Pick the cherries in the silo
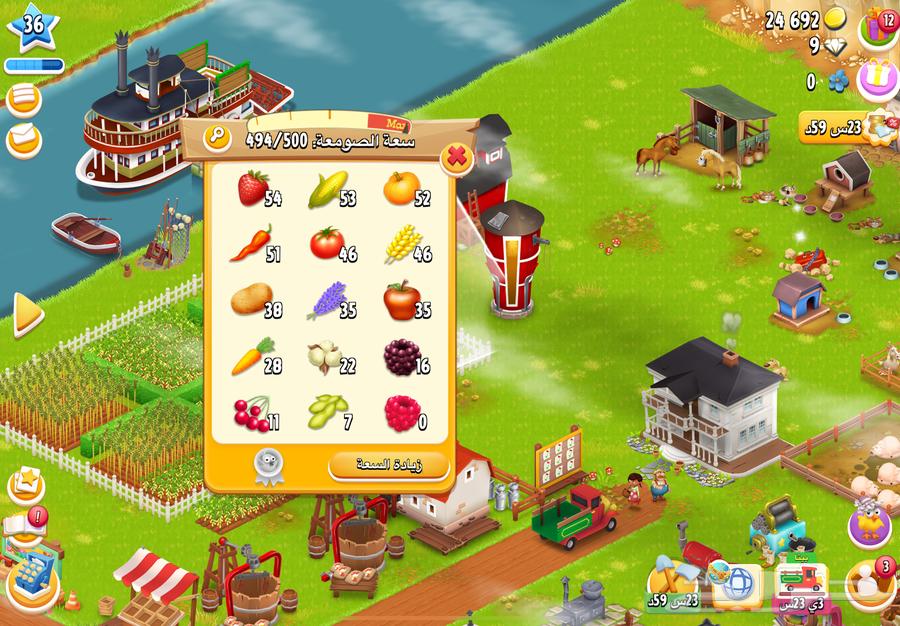Screen dimensions: 900x626 click(x=251, y=413)
